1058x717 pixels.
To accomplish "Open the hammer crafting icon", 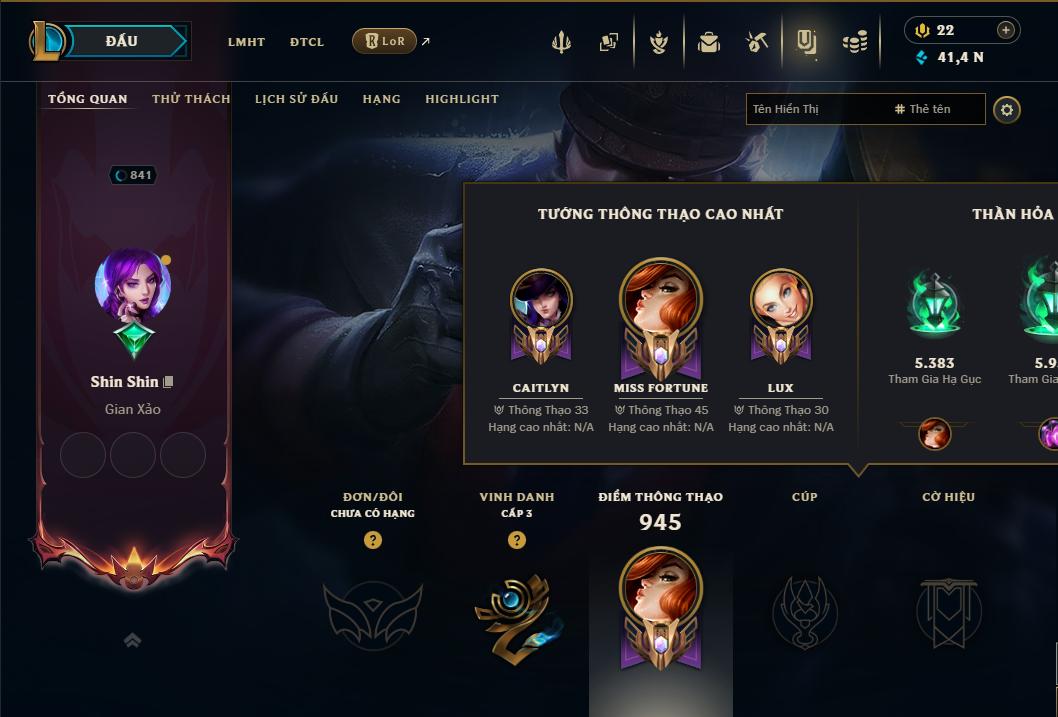I will [x=757, y=42].
